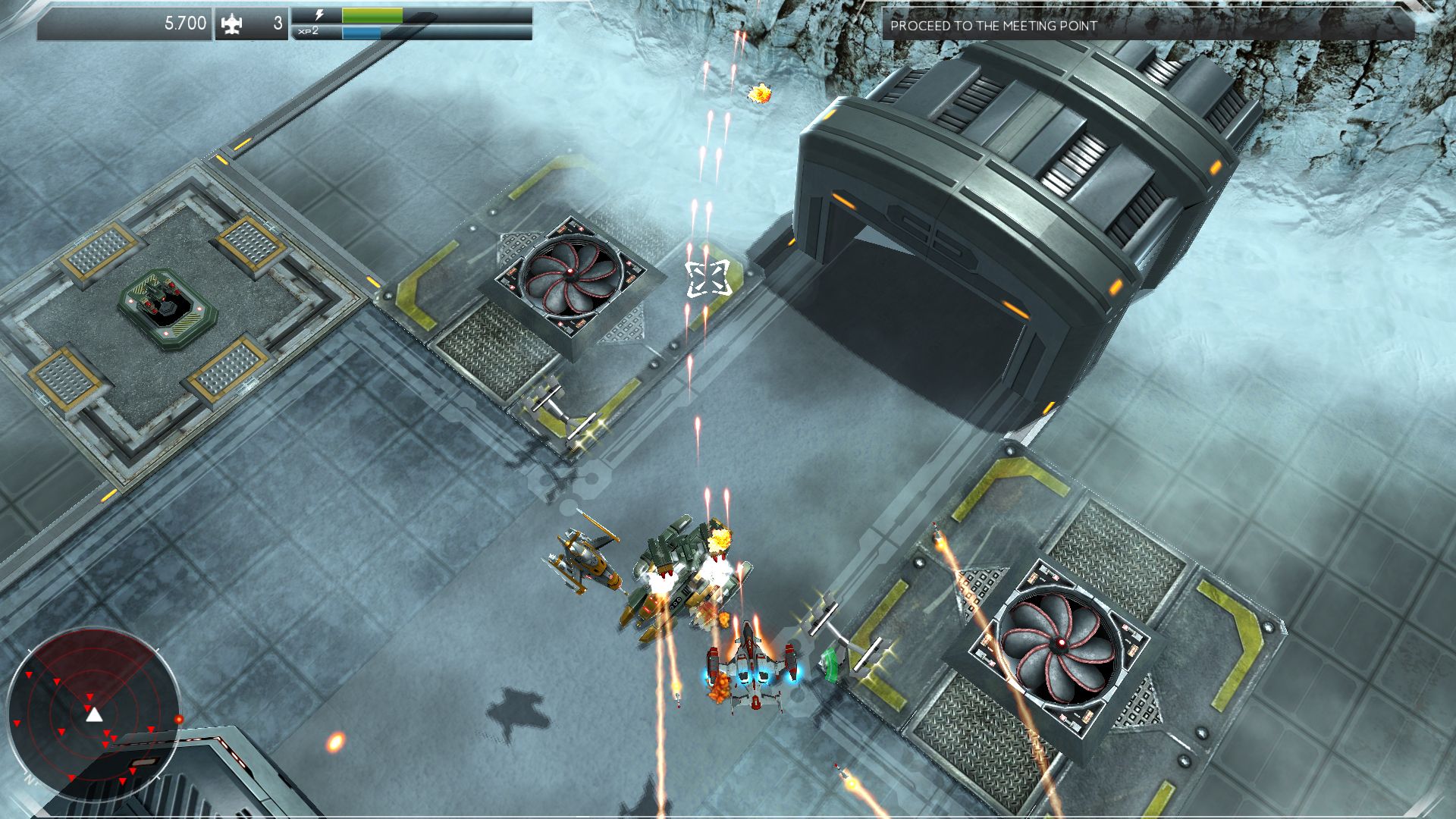Screen dimensions: 1456x819
Task: Click the green health bar
Action: [372, 14]
